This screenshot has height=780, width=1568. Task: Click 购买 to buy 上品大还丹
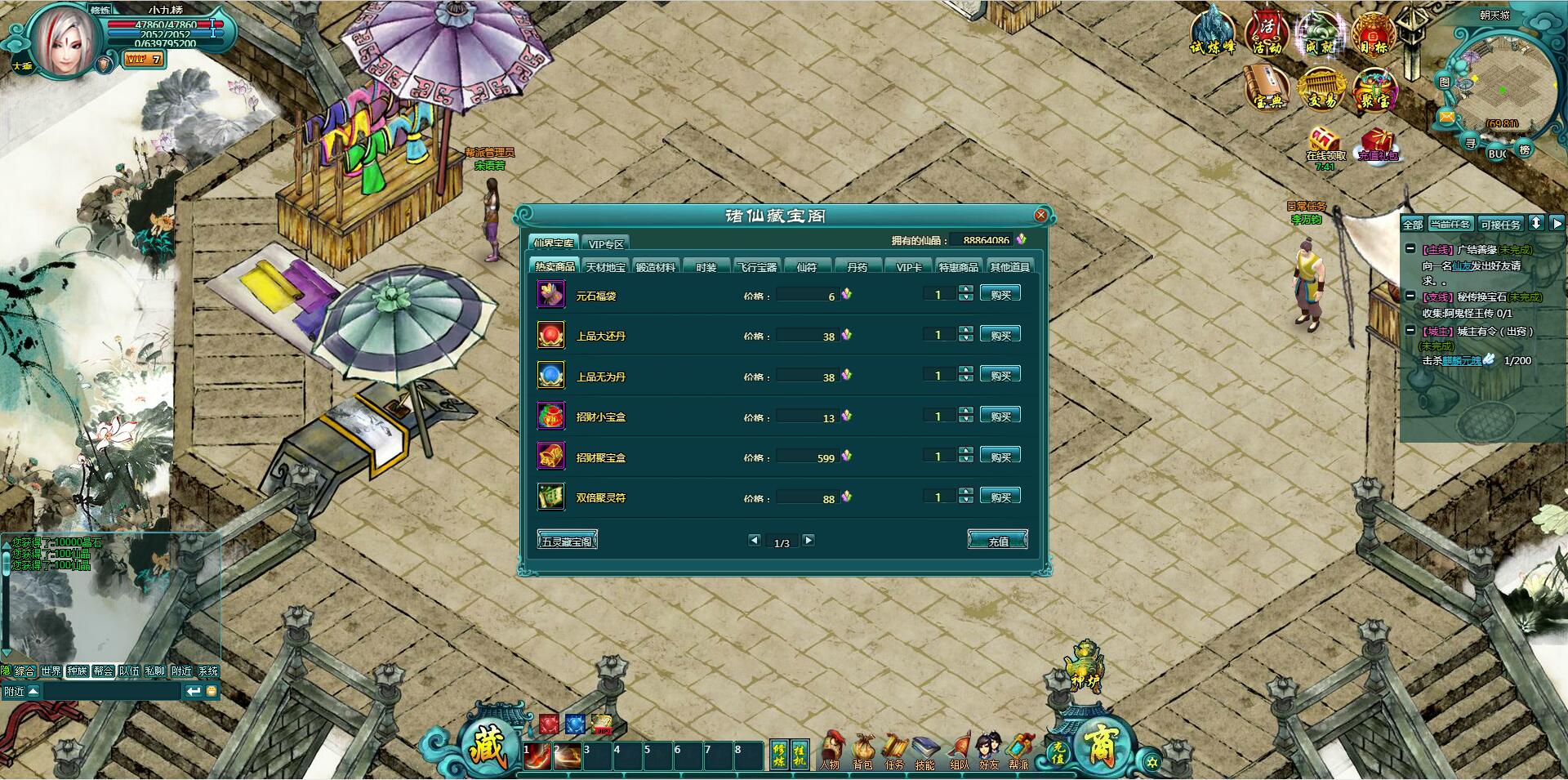pos(1001,334)
